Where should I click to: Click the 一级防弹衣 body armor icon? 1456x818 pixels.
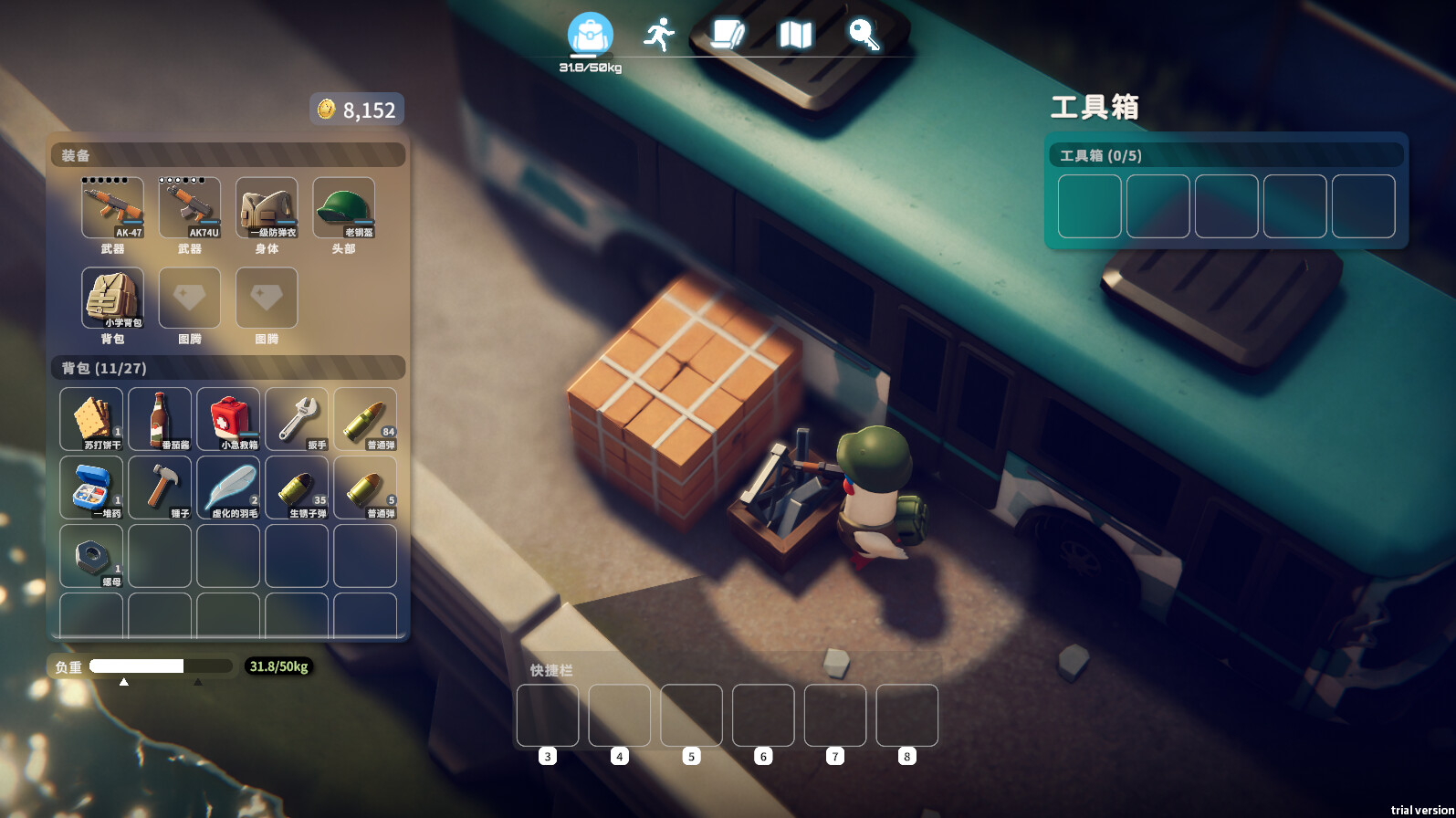pos(267,208)
